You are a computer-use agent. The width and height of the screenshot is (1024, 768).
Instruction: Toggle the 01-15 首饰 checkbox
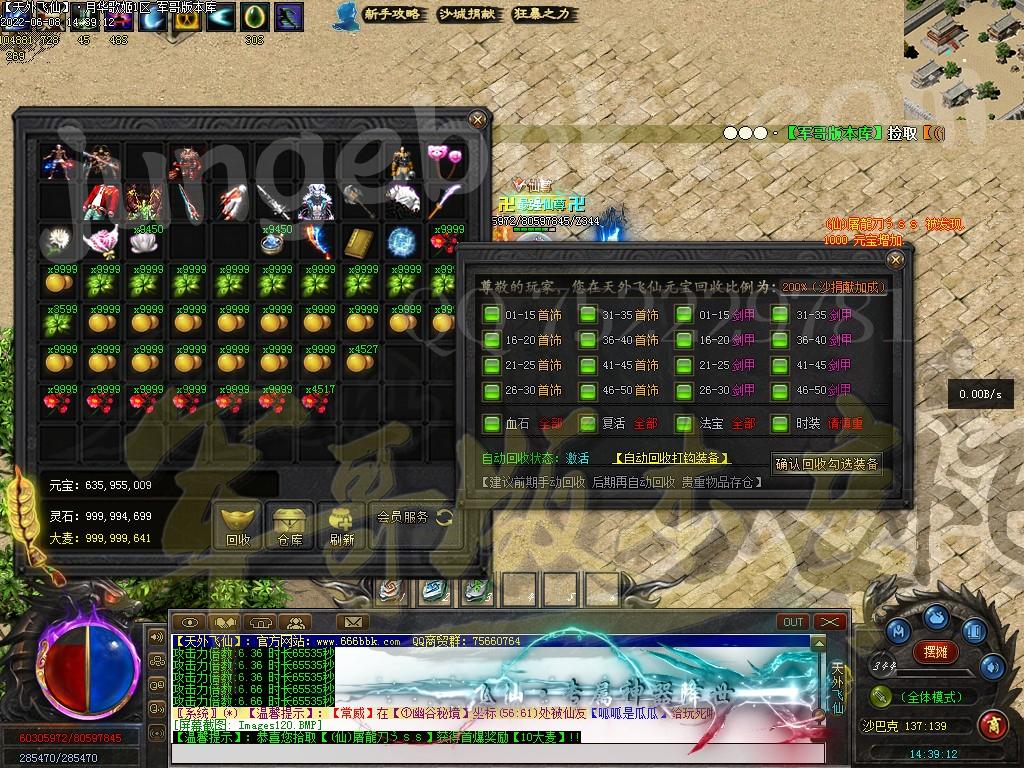coord(491,315)
